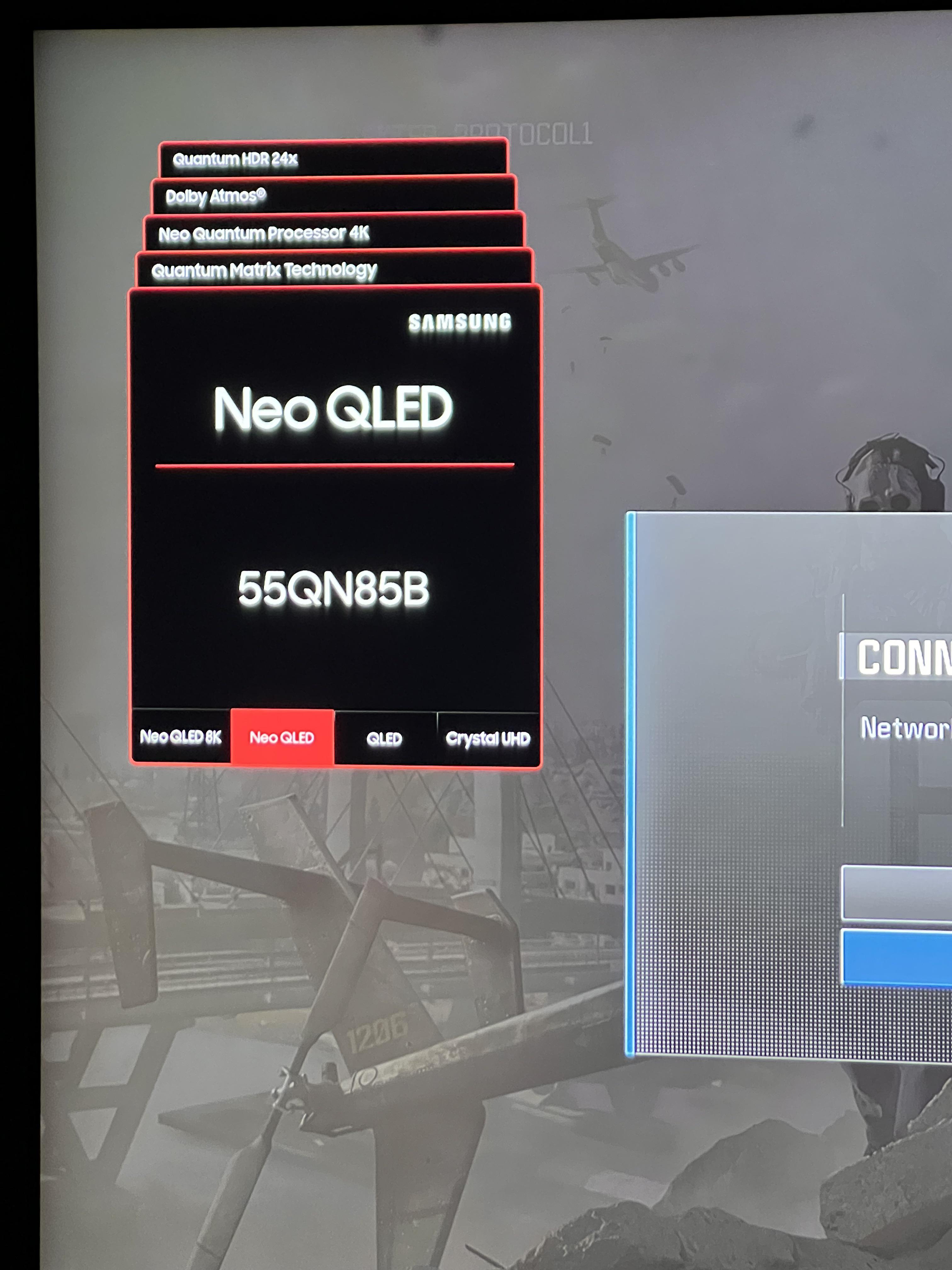Select the Crystal UHD category option
Image resolution: width=952 pixels, height=1270 pixels.
point(488,739)
